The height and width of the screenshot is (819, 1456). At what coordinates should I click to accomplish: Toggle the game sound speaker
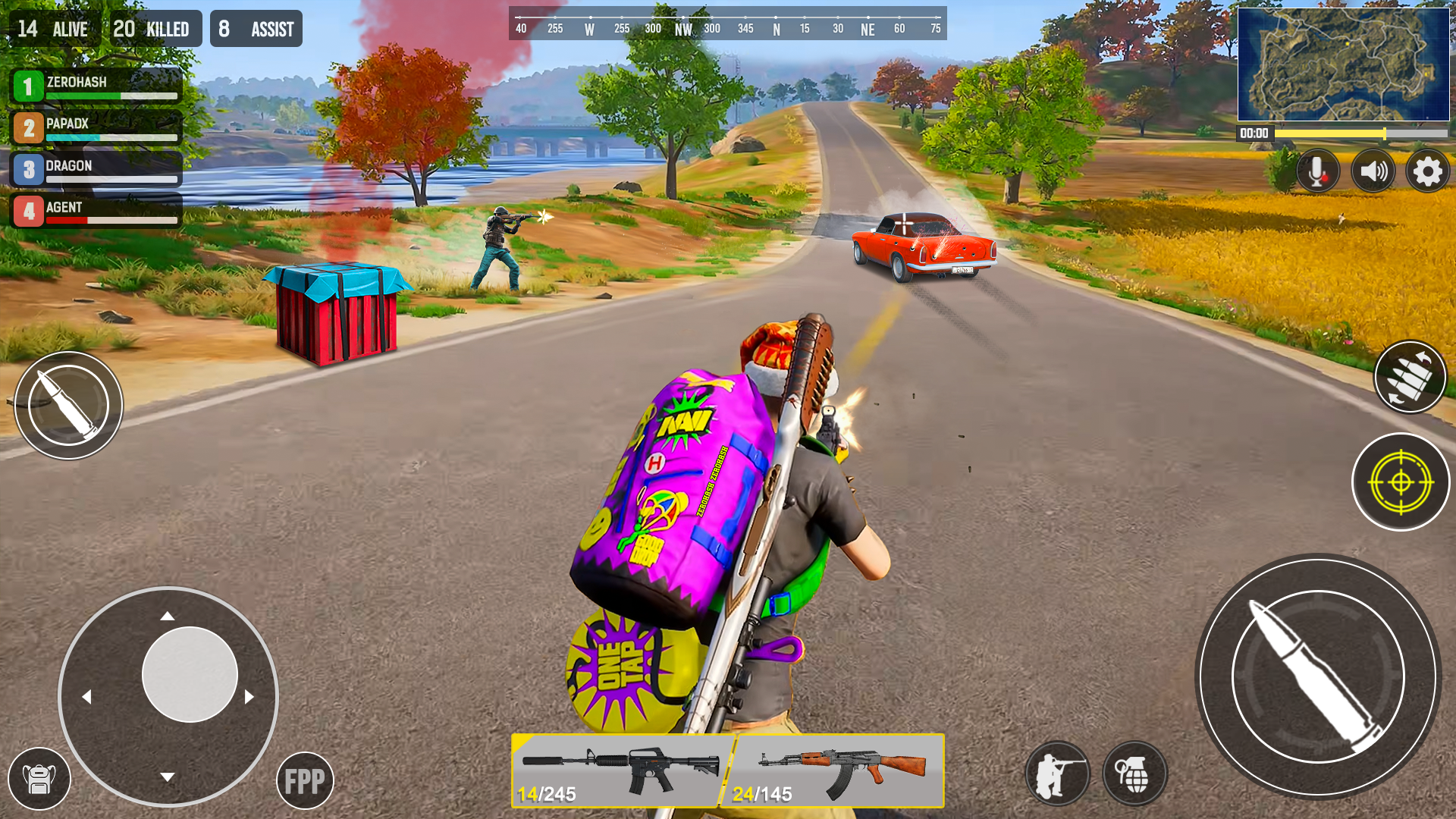1373,171
